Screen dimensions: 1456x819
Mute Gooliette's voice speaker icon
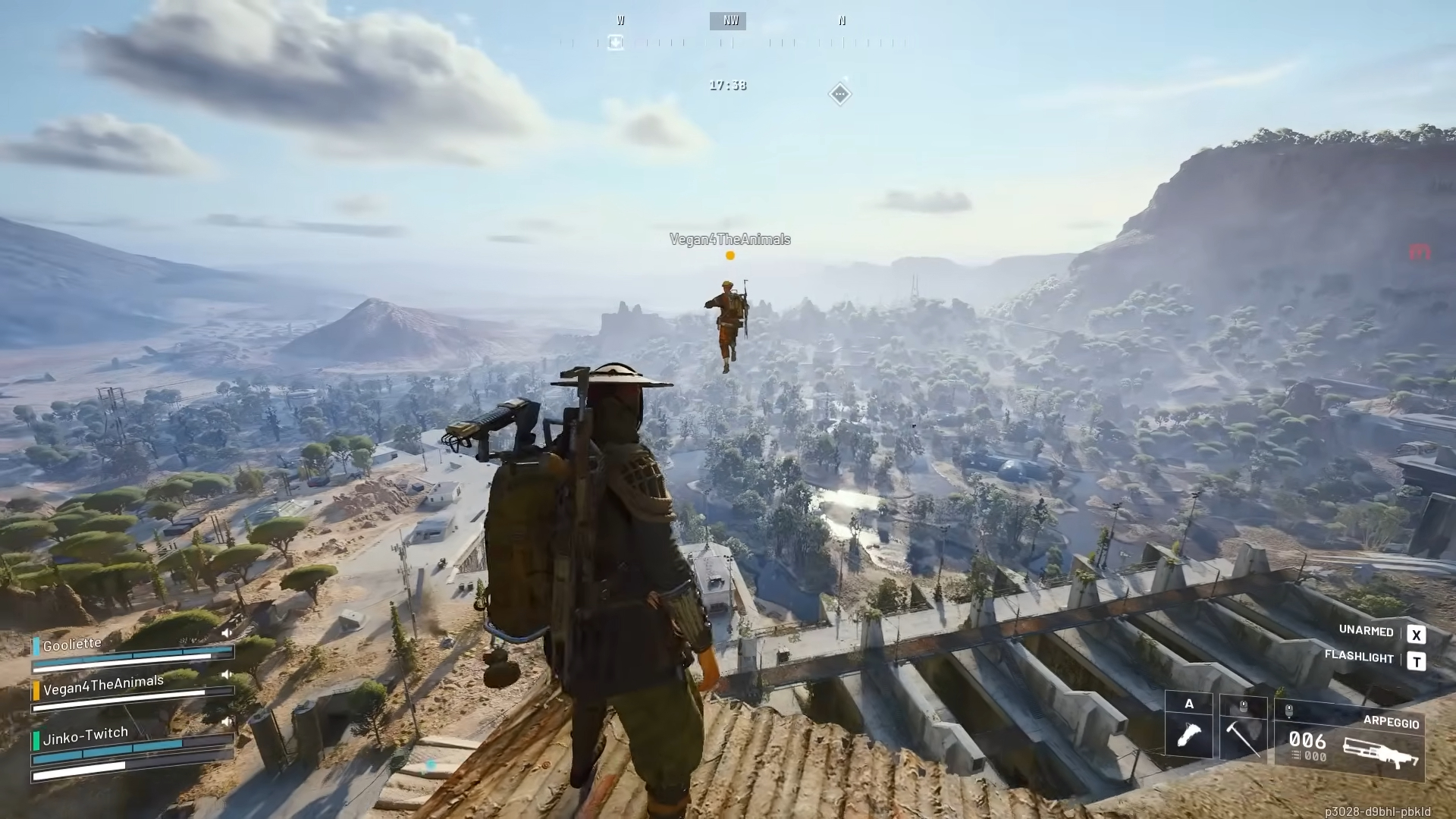[x=227, y=632]
